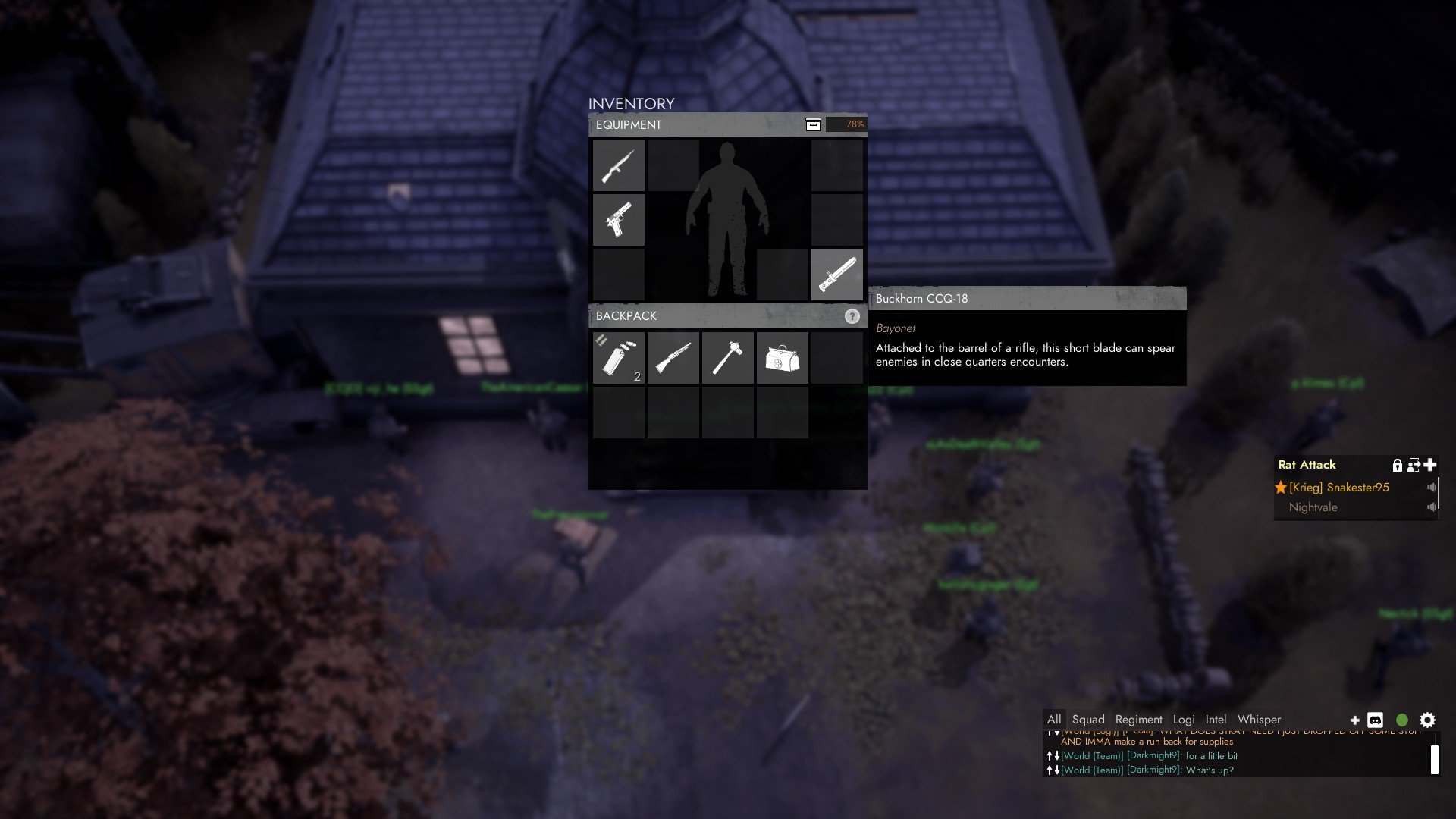Click the Buckhorn CCQ-18 bayonet slot
This screenshot has height=819, width=1456.
point(837,275)
